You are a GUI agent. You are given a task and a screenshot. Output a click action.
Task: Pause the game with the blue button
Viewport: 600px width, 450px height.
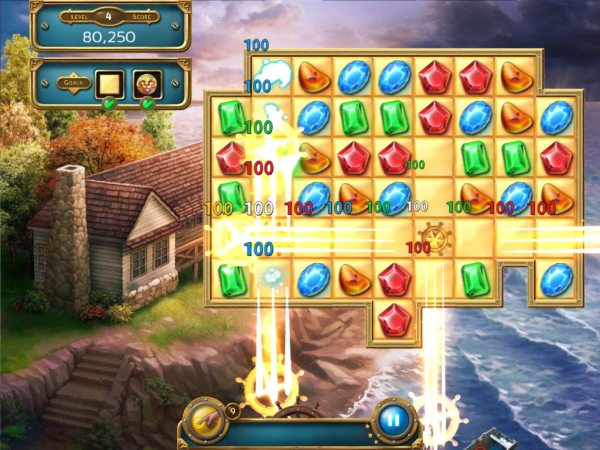coord(393,420)
